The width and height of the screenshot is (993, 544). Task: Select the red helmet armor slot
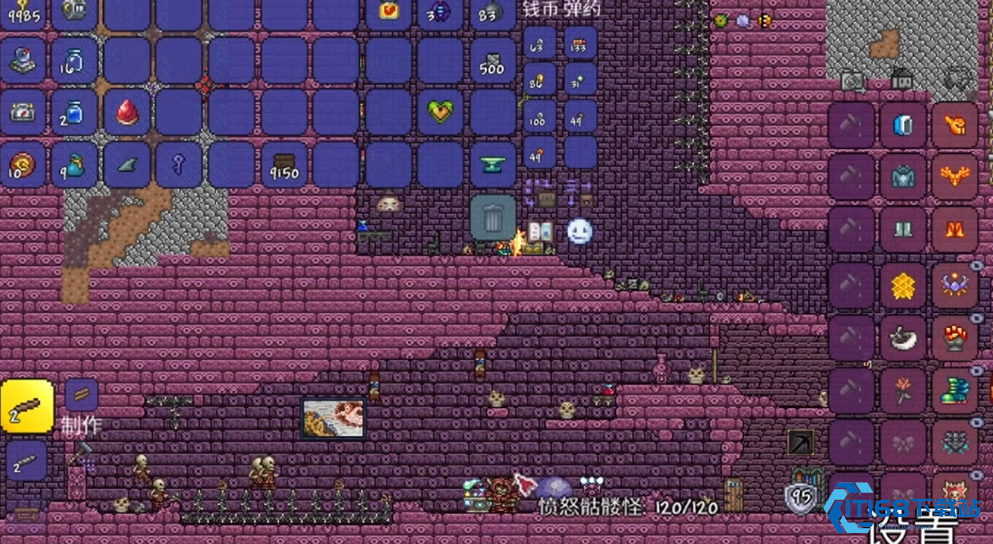click(954, 127)
